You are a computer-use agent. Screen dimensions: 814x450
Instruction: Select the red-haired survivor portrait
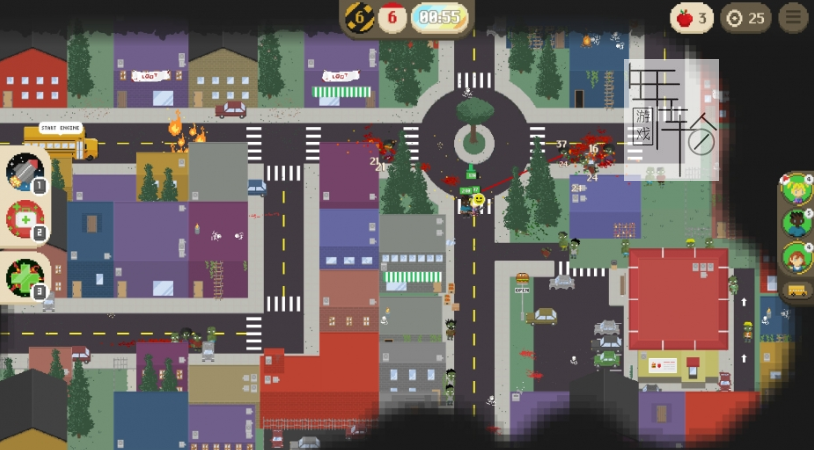click(797, 257)
